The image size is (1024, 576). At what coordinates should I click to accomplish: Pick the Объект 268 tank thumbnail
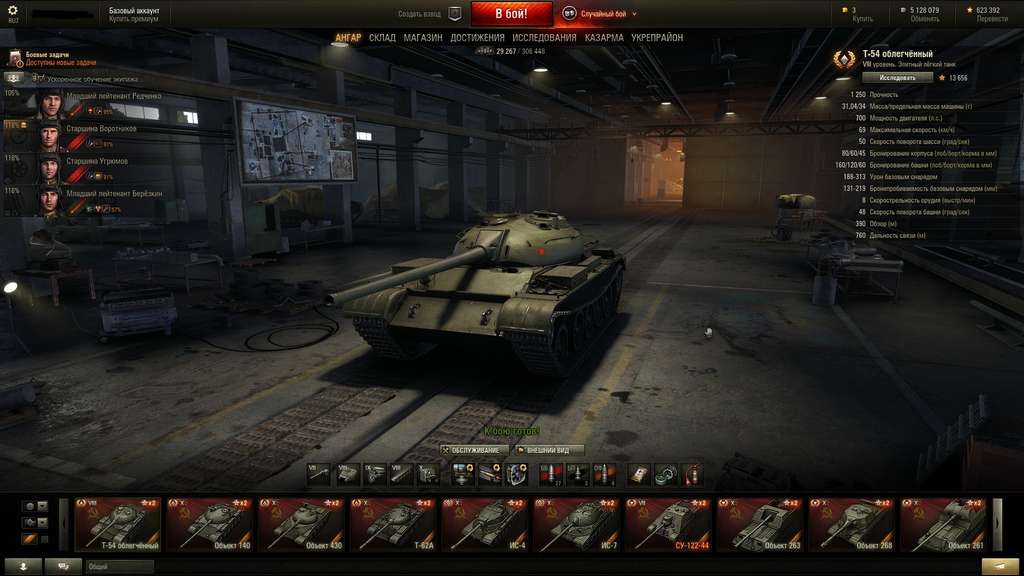tap(853, 524)
